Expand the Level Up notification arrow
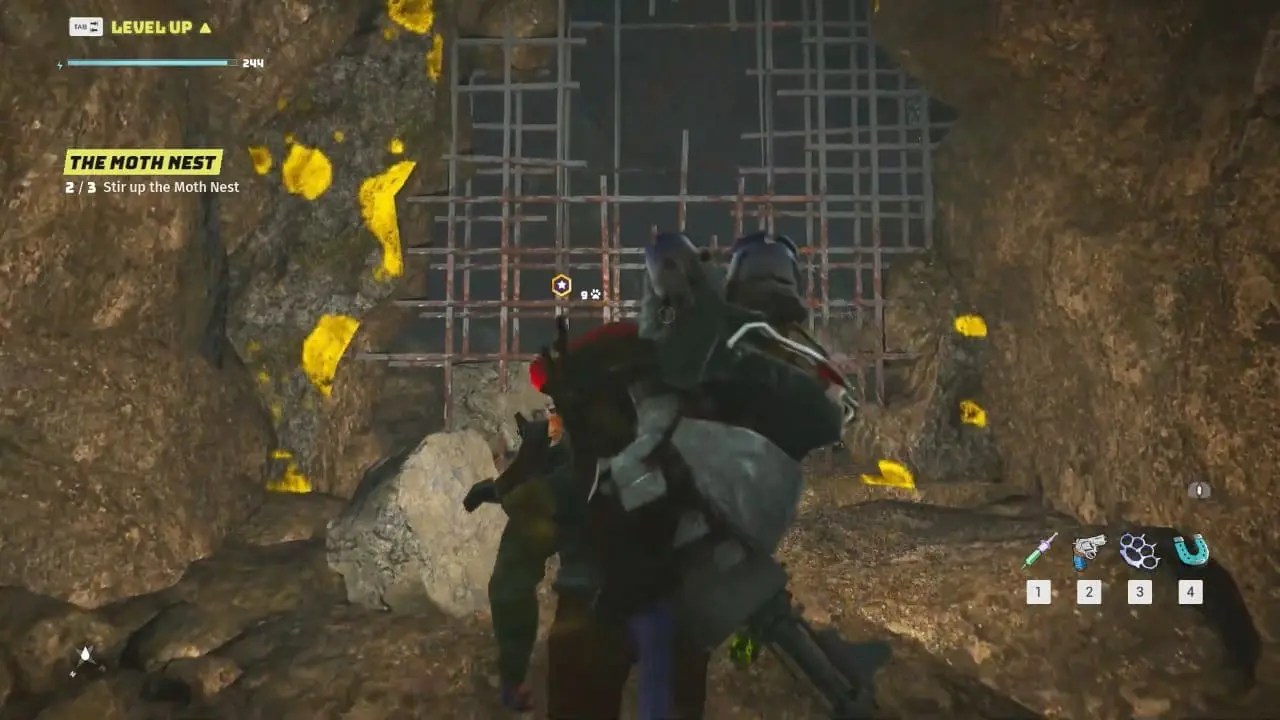Viewport: 1280px width, 720px height. point(205,27)
